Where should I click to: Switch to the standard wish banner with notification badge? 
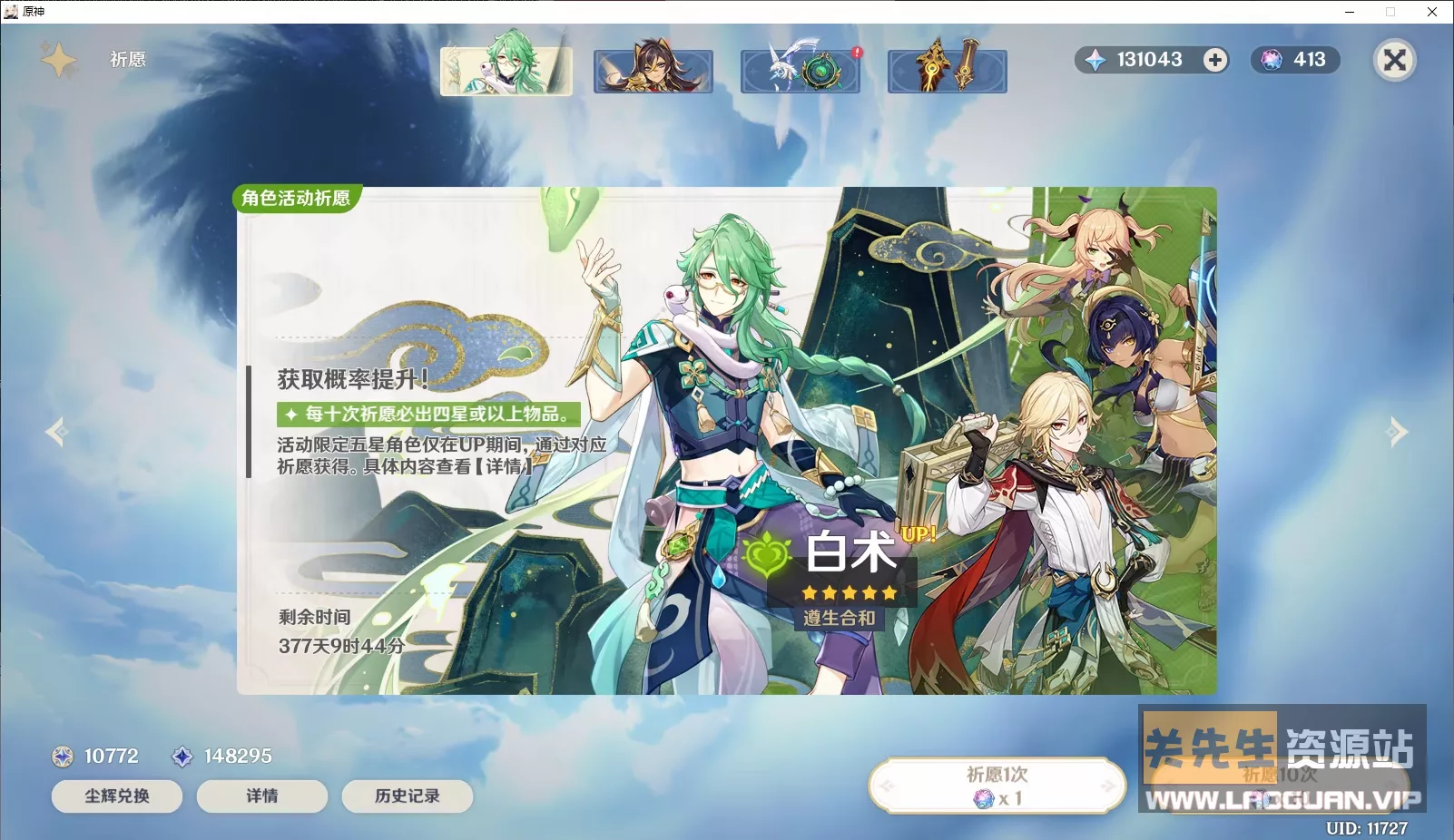800,70
